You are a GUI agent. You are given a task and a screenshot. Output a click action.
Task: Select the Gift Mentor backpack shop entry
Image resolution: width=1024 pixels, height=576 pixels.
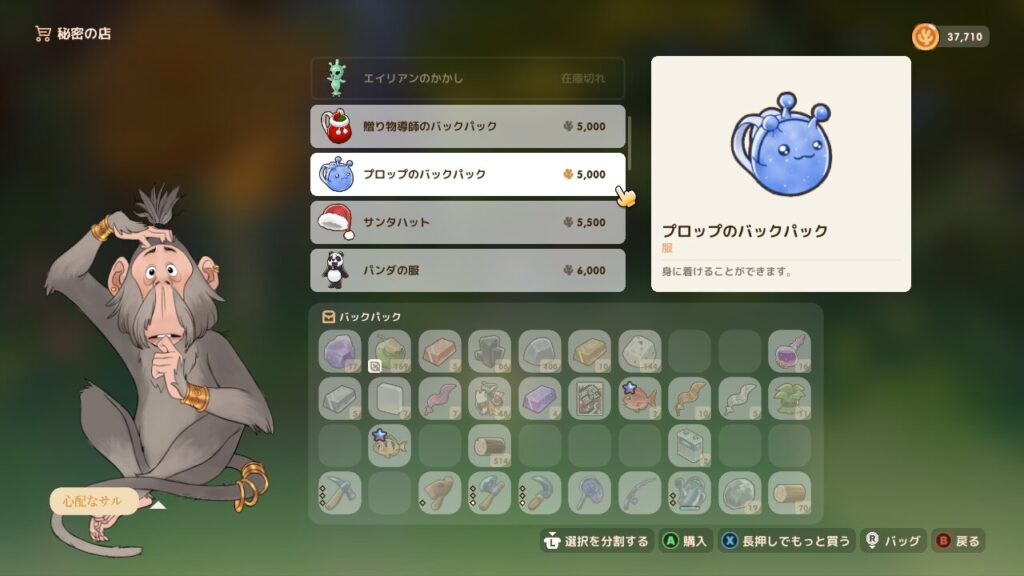pyautogui.click(x=467, y=127)
